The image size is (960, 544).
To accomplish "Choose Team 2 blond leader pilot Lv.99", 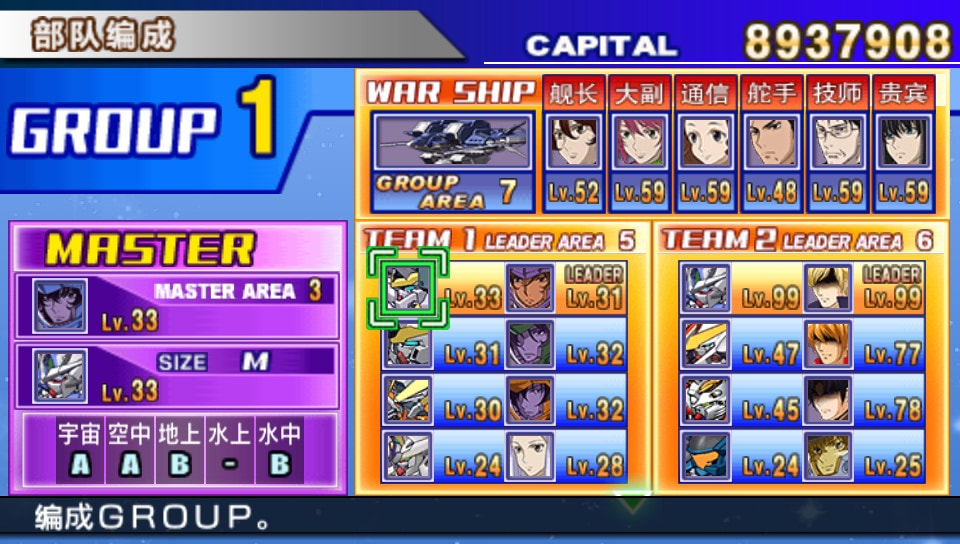I will [828, 288].
